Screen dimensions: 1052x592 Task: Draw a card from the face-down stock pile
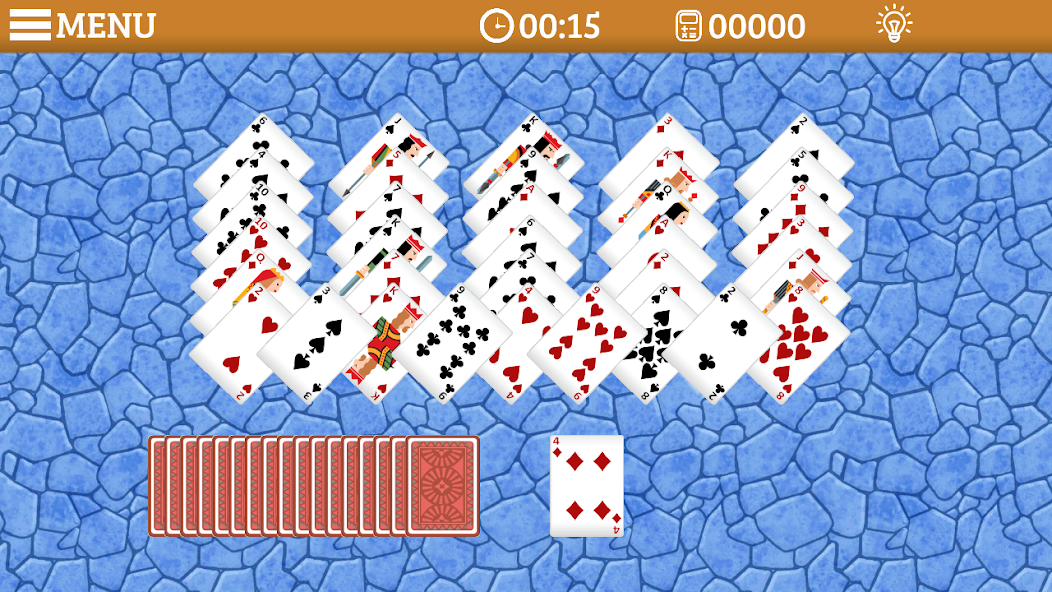click(x=442, y=486)
